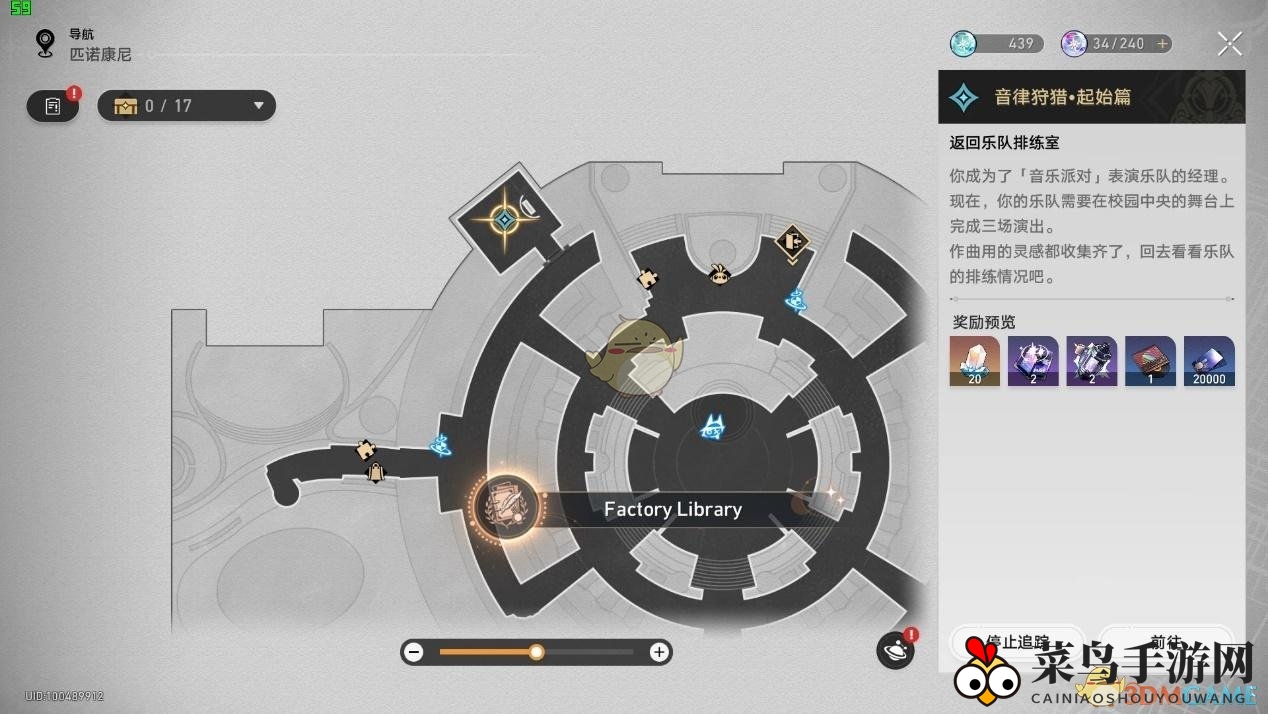Close the map with the X button
This screenshot has height=714, width=1268.
click(1229, 44)
